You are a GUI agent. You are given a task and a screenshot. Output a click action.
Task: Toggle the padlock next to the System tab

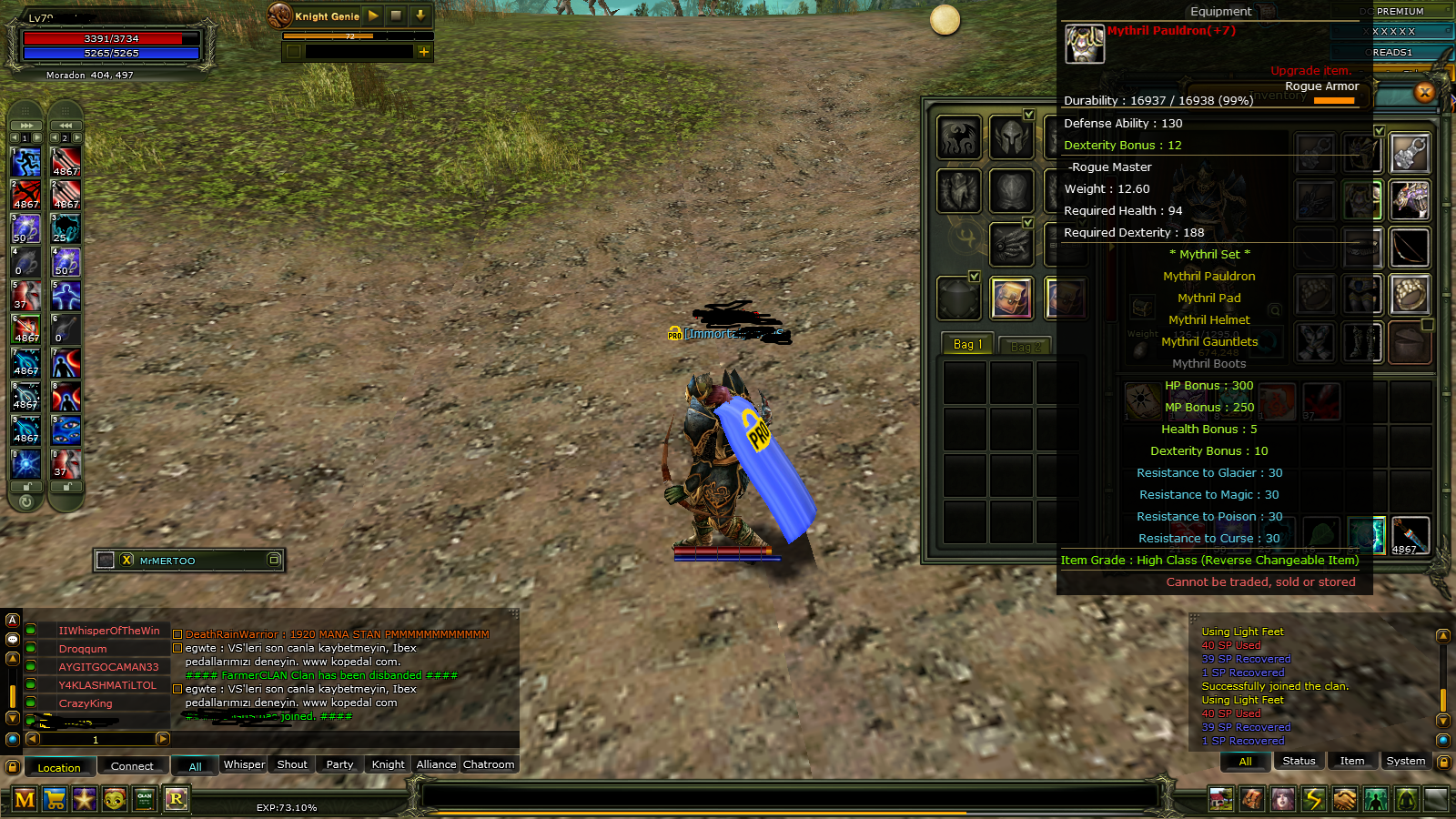click(x=1444, y=763)
